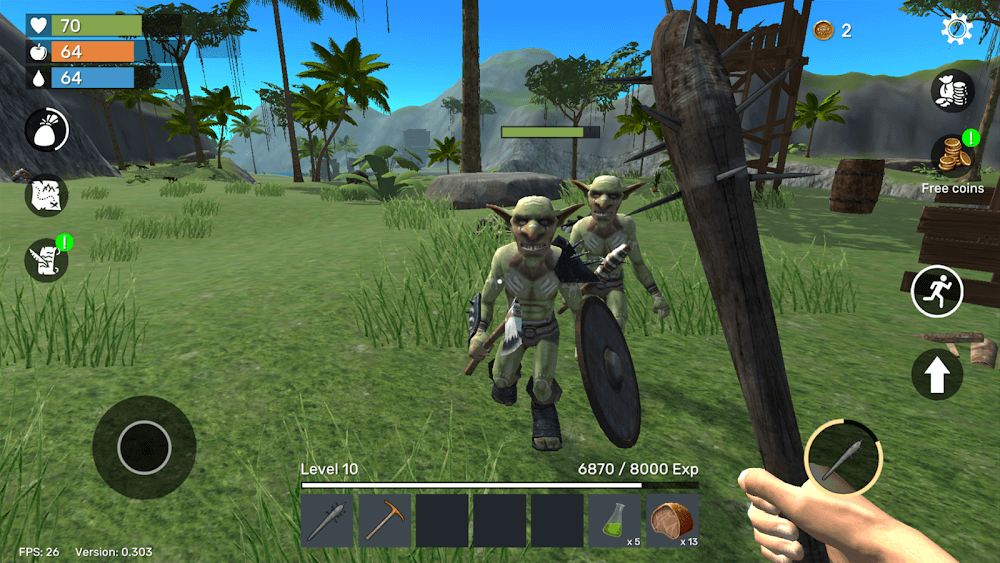
Task: Open the inventory bag icon
Action: 46,130
